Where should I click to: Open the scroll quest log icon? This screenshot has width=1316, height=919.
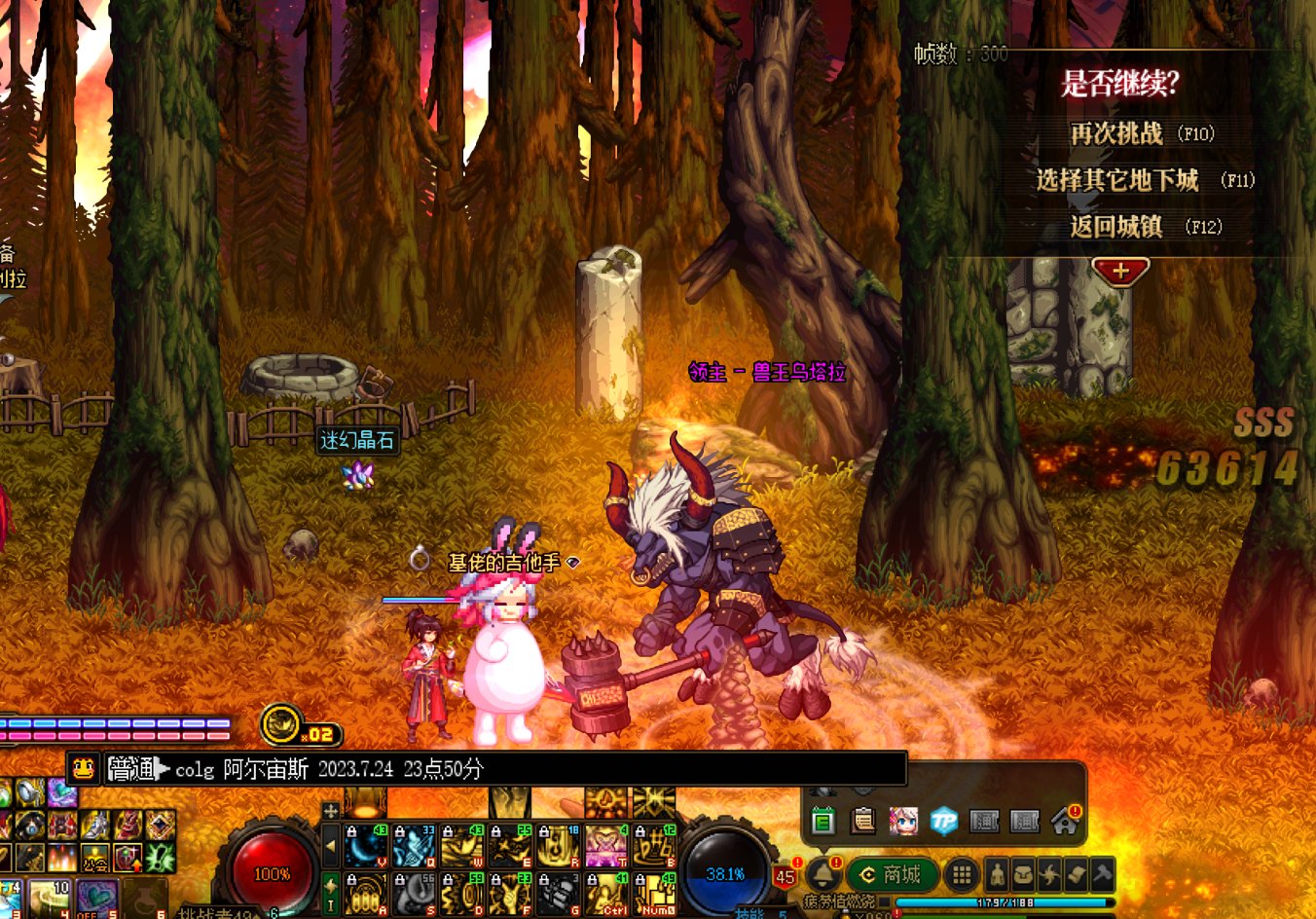pos(1076,875)
